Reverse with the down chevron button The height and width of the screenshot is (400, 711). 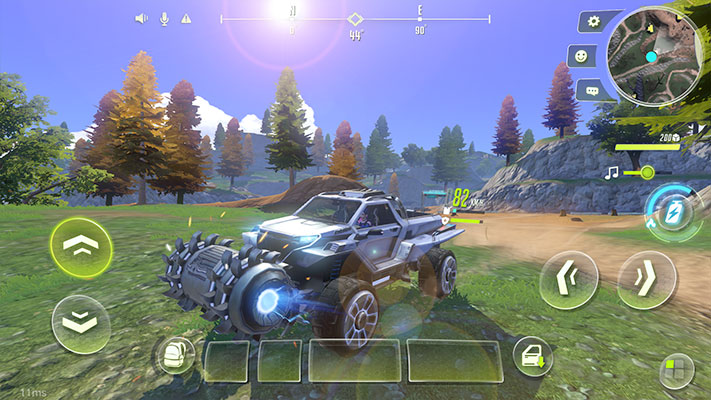[x=80, y=323]
